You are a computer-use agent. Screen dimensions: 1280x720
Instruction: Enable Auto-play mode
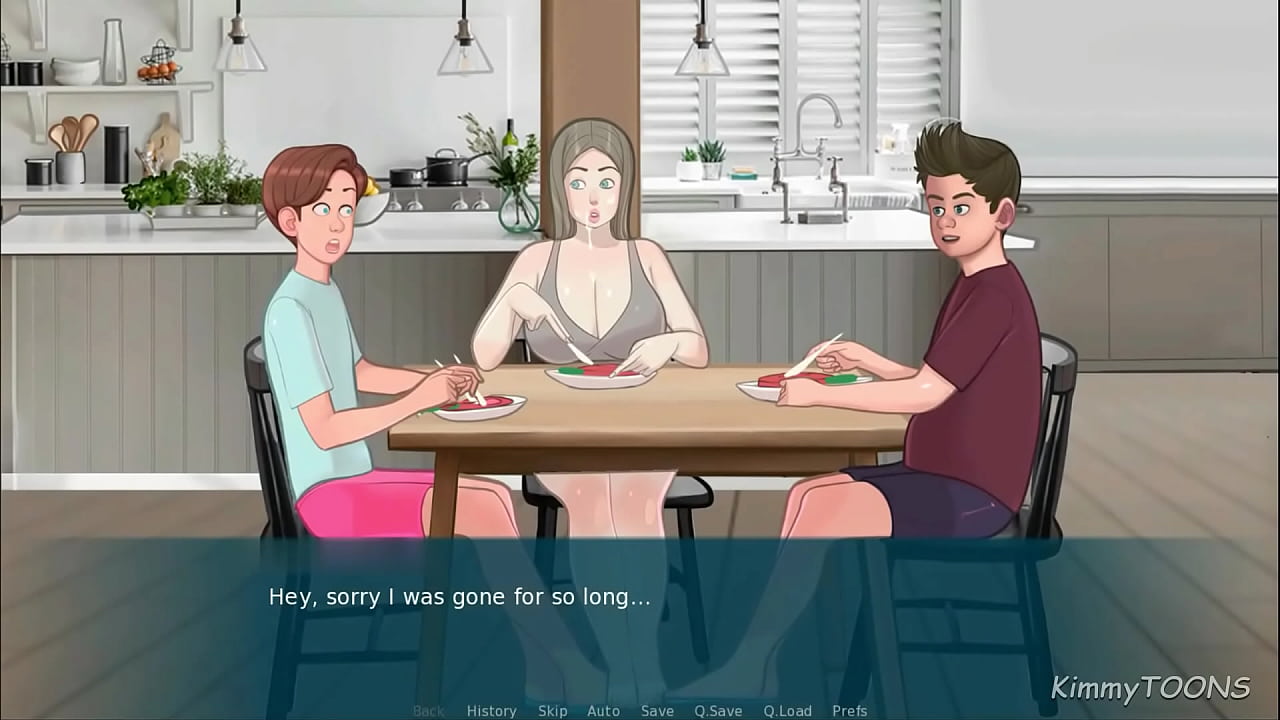[604, 711]
